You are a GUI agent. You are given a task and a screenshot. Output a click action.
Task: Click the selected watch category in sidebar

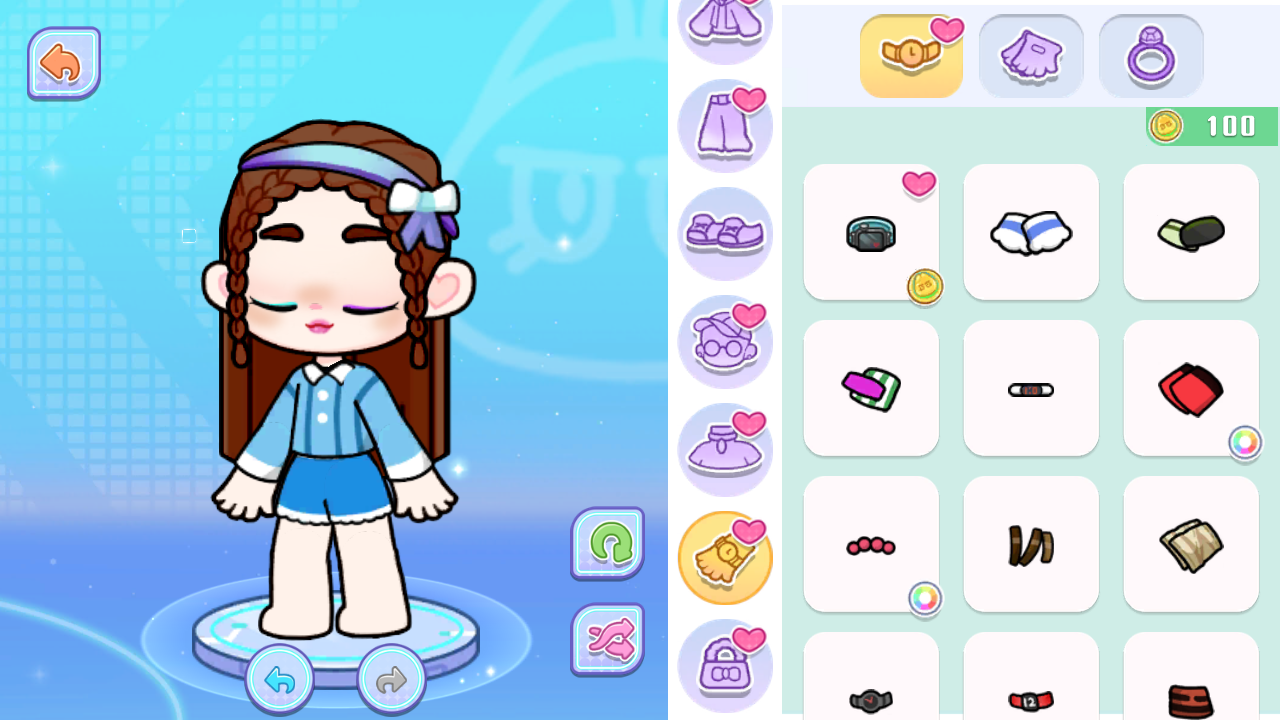725,557
